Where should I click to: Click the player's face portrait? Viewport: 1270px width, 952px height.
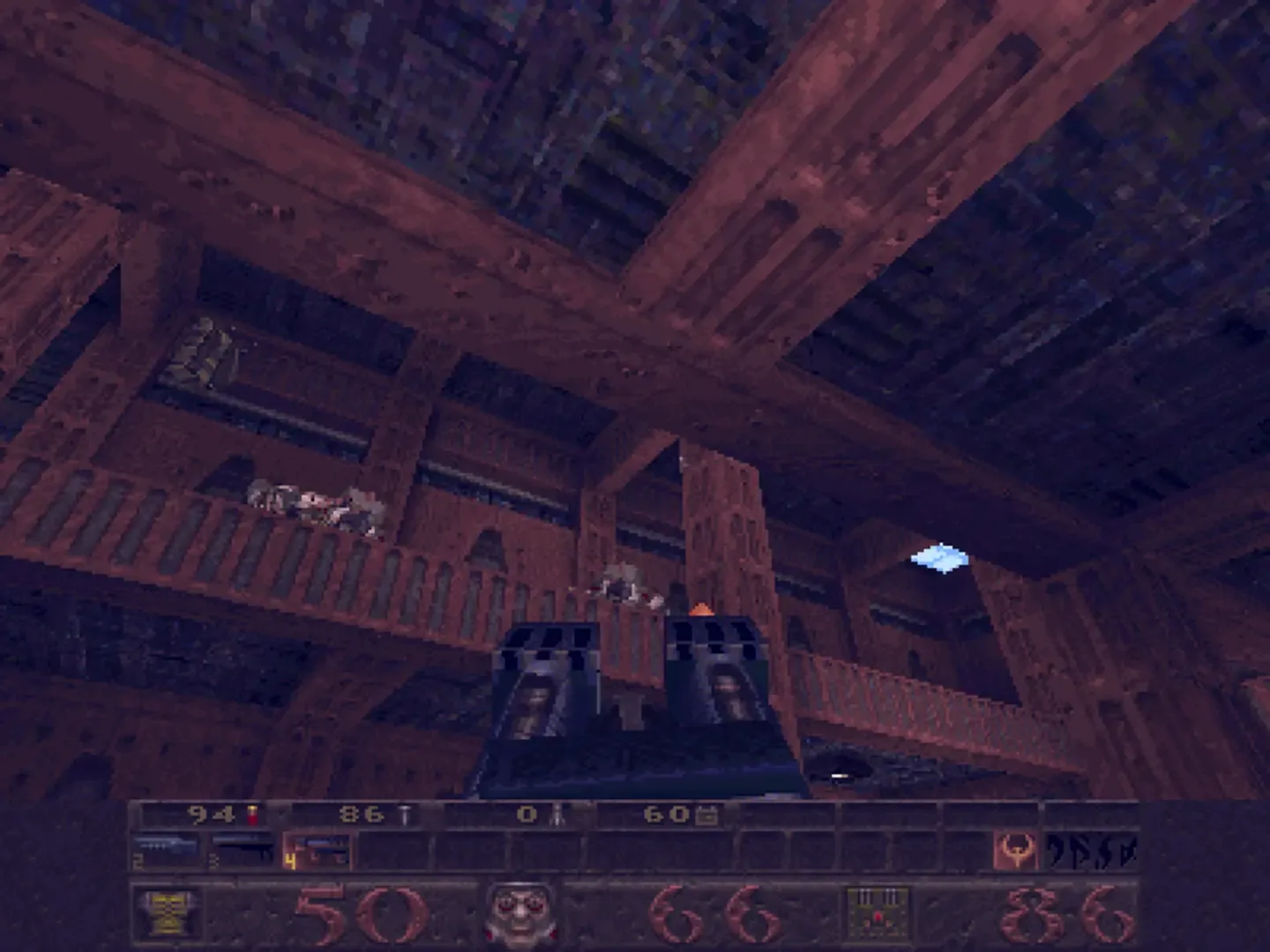520,917
